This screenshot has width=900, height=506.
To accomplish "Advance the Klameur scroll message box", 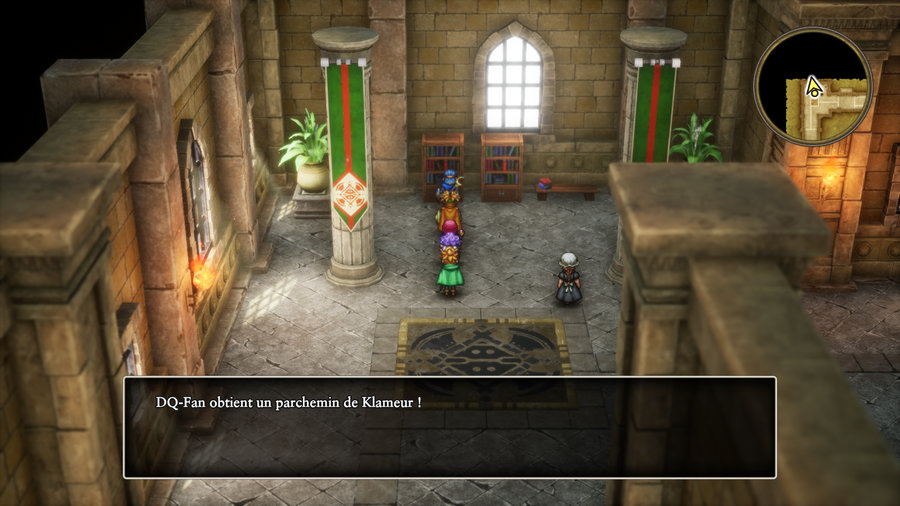I will pyautogui.click(x=449, y=427).
